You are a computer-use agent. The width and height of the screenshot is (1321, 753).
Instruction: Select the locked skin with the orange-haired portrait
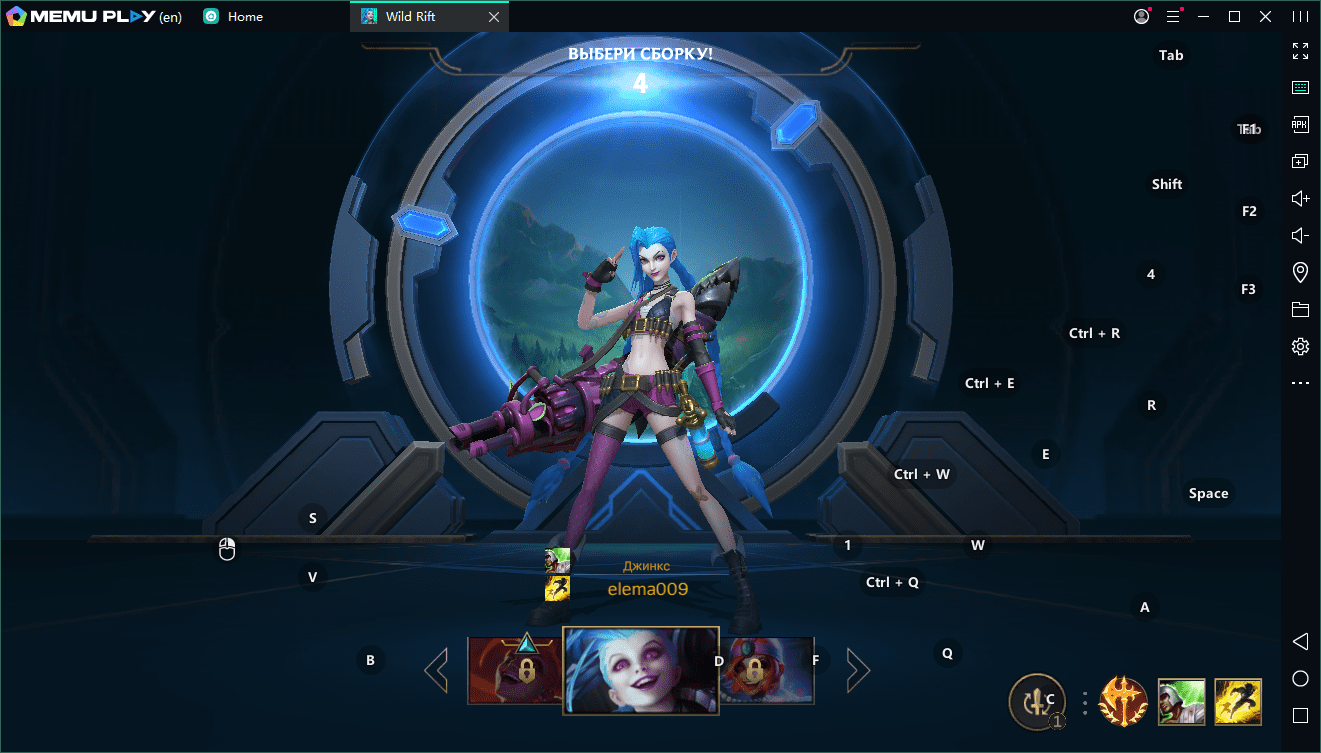(767, 668)
